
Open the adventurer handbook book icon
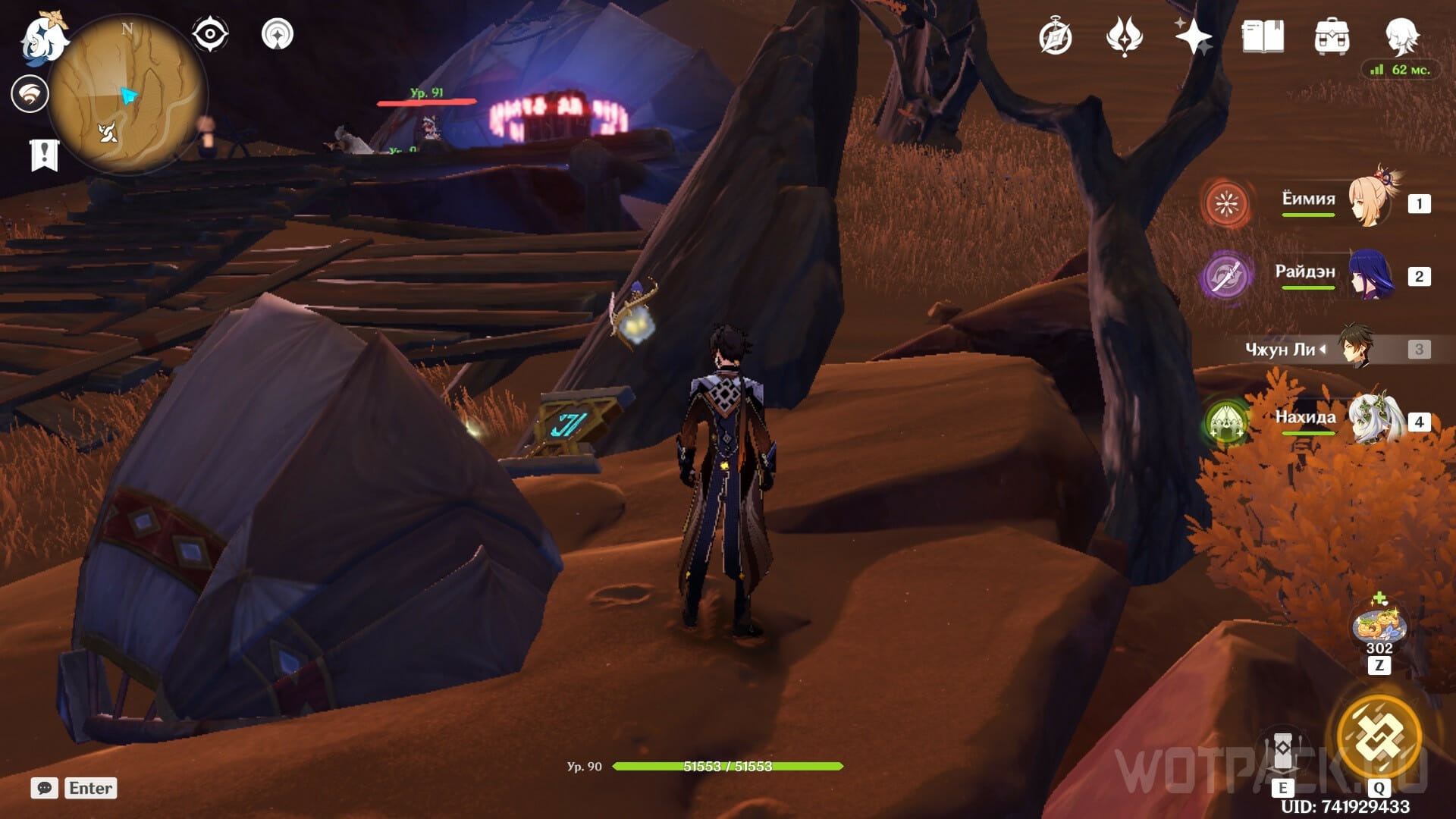pos(1263,36)
